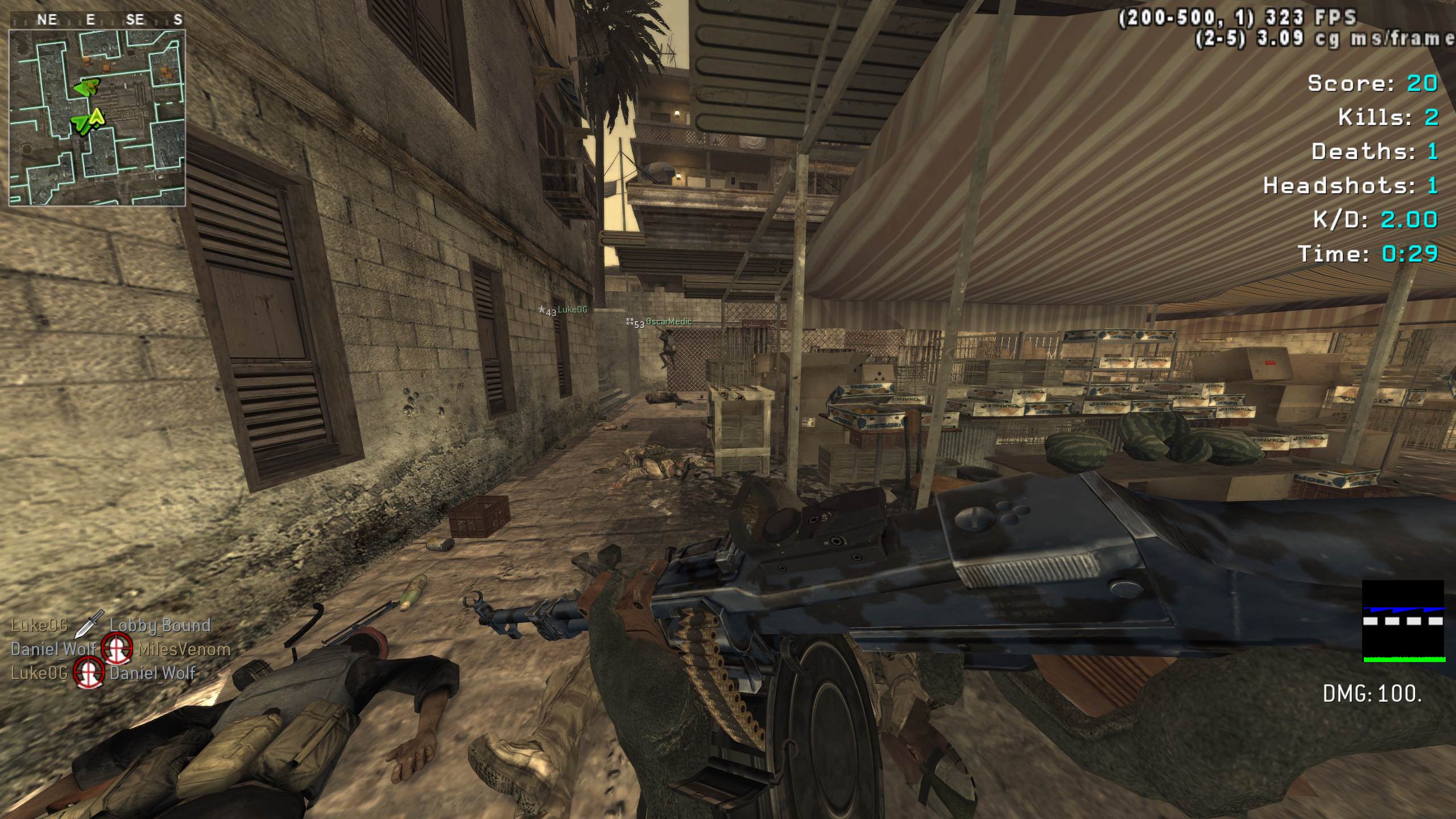Select the knife icon in the killfeed

[x=88, y=624]
